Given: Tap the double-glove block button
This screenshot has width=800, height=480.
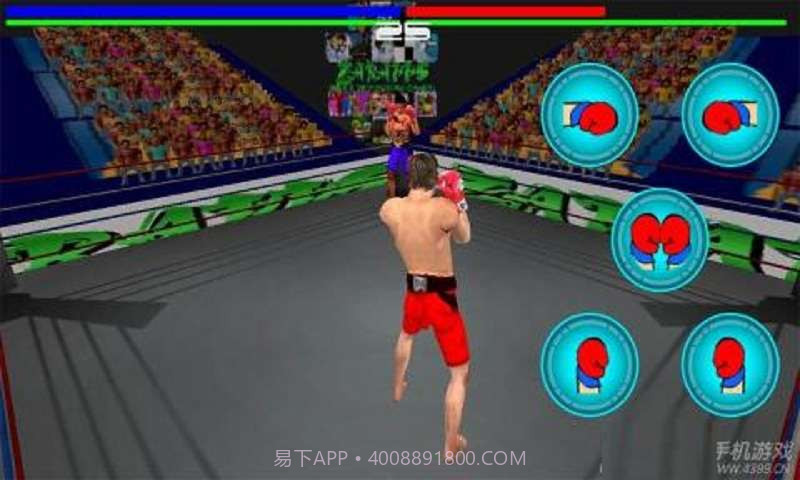Looking at the screenshot, I should pyautogui.click(x=659, y=239).
